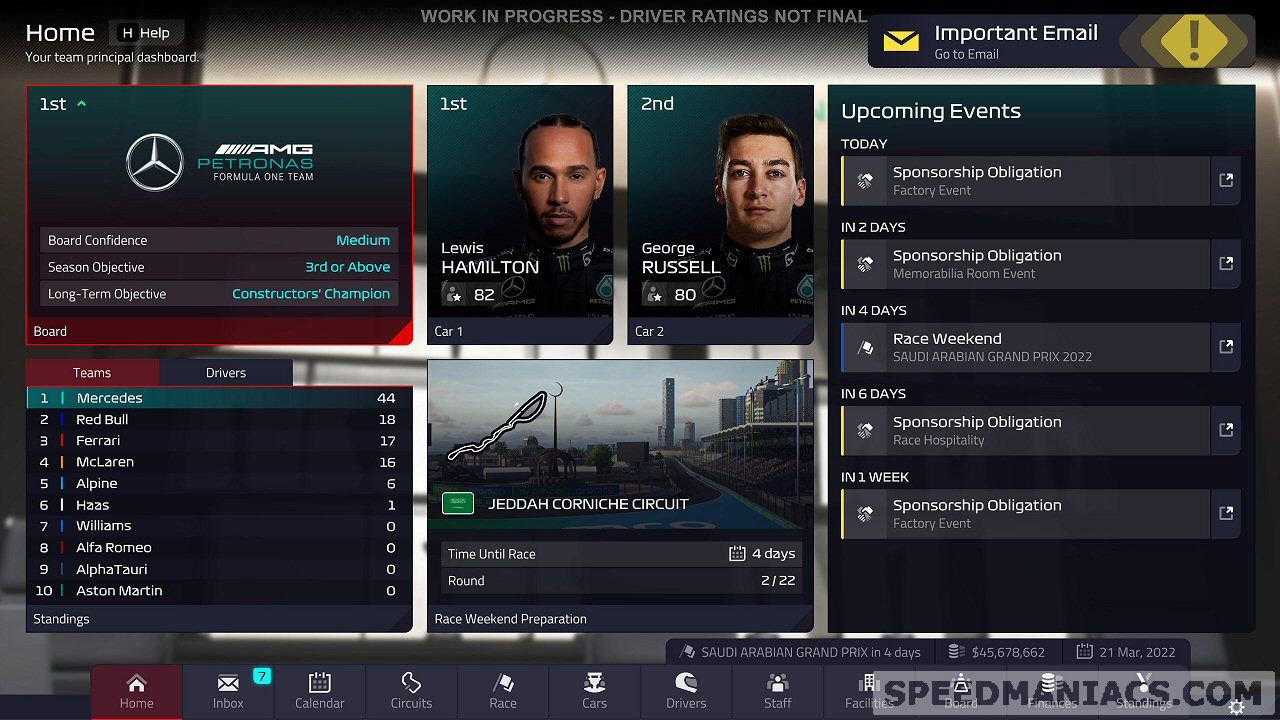The width and height of the screenshot is (1280, 720).
Task: Switch to the Teams standings tab
Action: [x=92, y=373]
